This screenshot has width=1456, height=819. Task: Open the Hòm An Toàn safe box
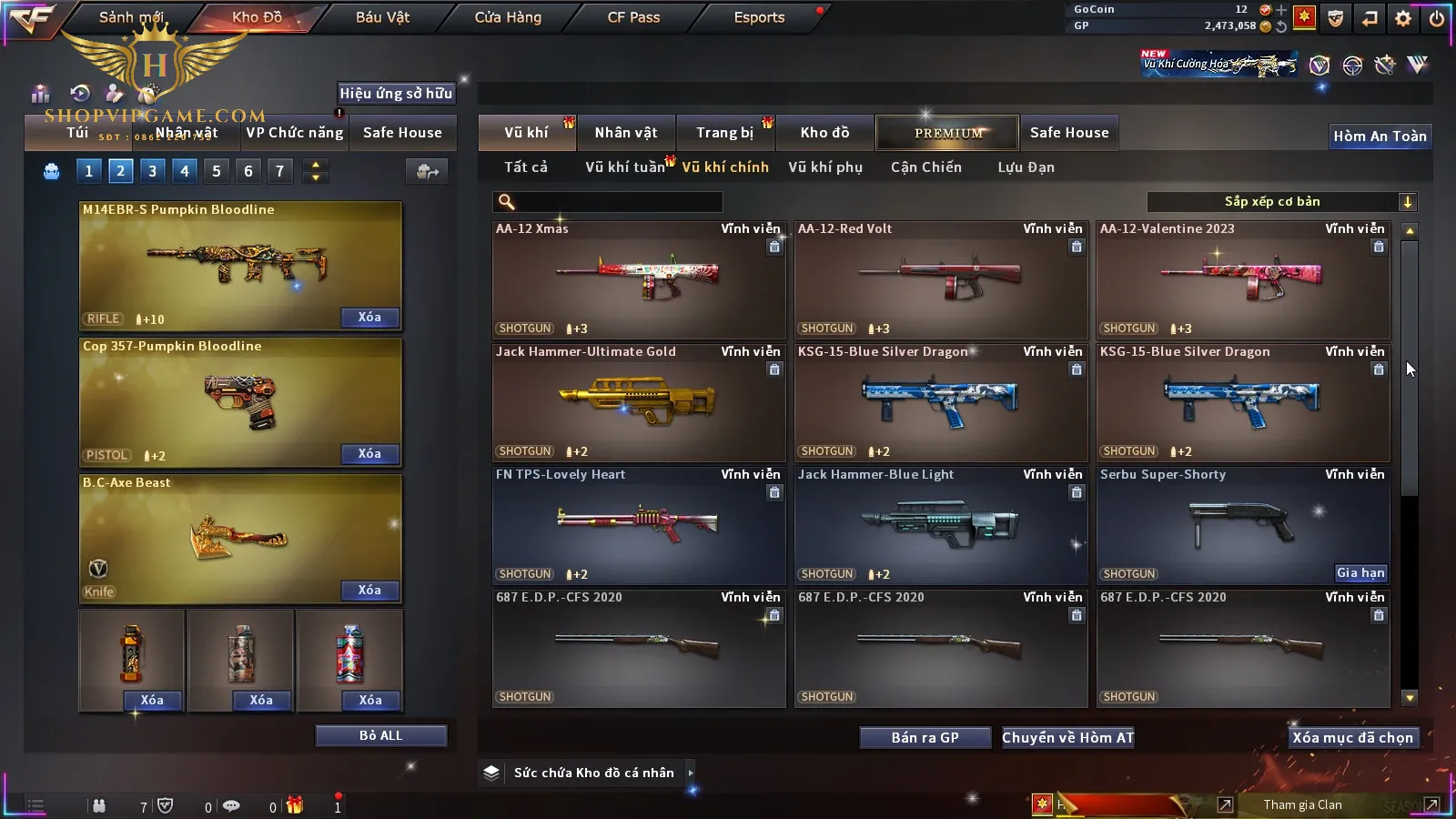pyautogui.click(x=1380, y=136)
